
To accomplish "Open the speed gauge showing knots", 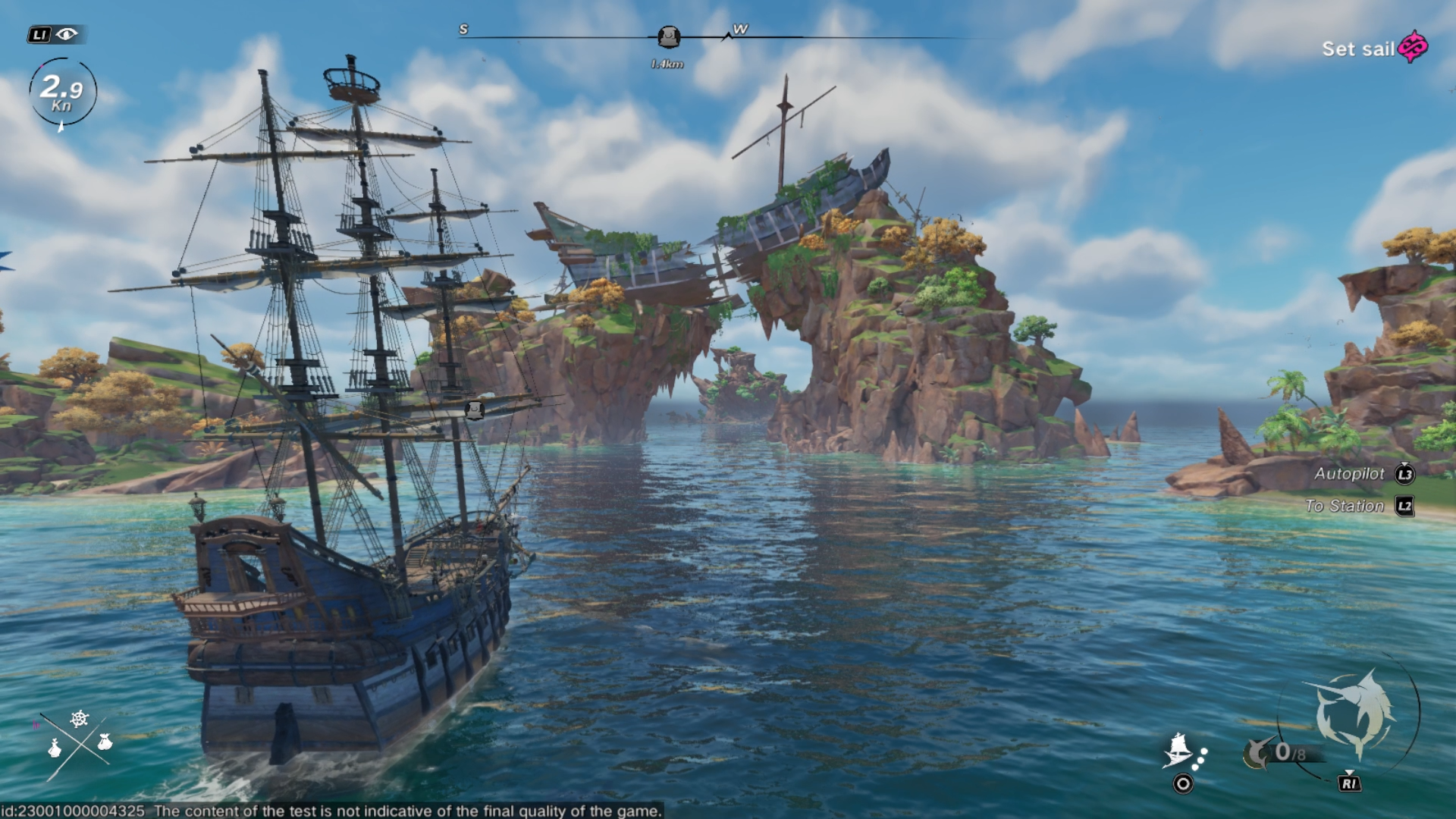I will tap(62, 93).
